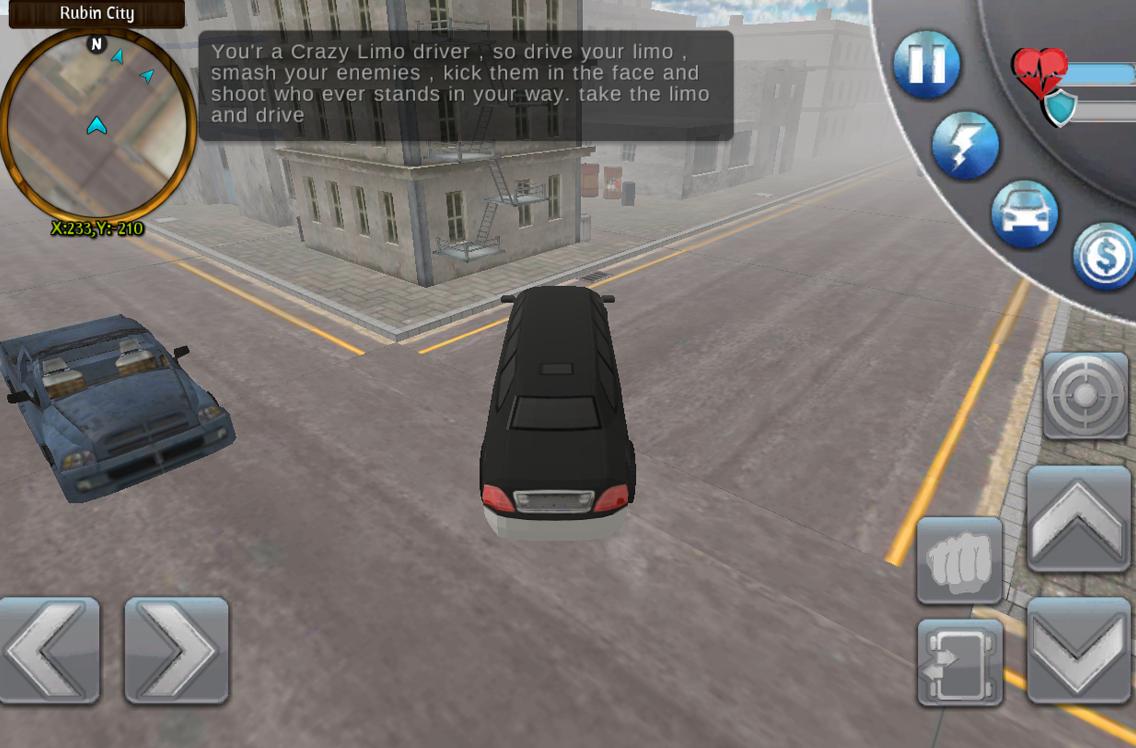The image size is (1136, 748).
Task: Punch using the fist button
Action: [x=959, y=560]
